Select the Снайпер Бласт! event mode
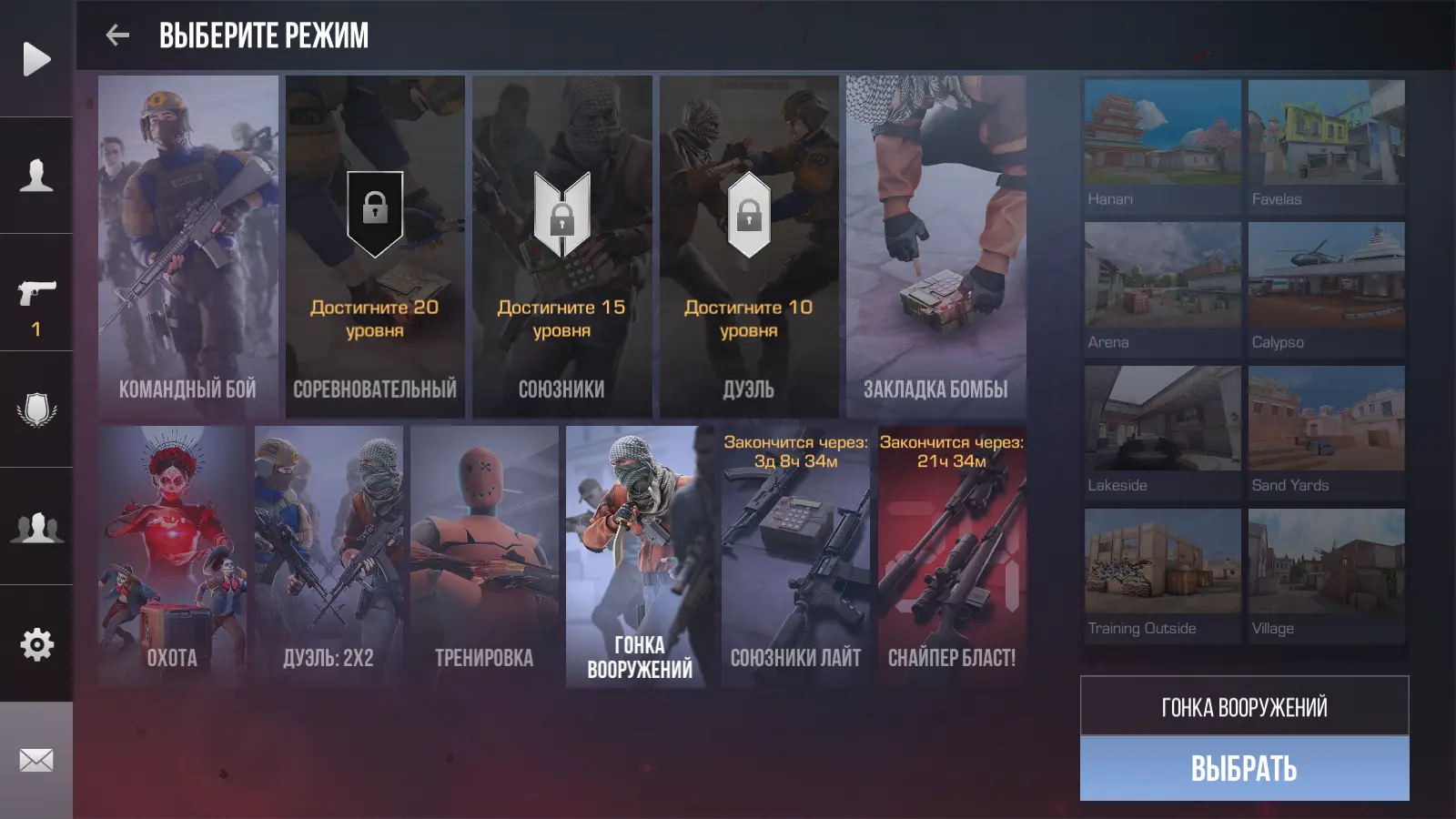 (x=952, y=556)
